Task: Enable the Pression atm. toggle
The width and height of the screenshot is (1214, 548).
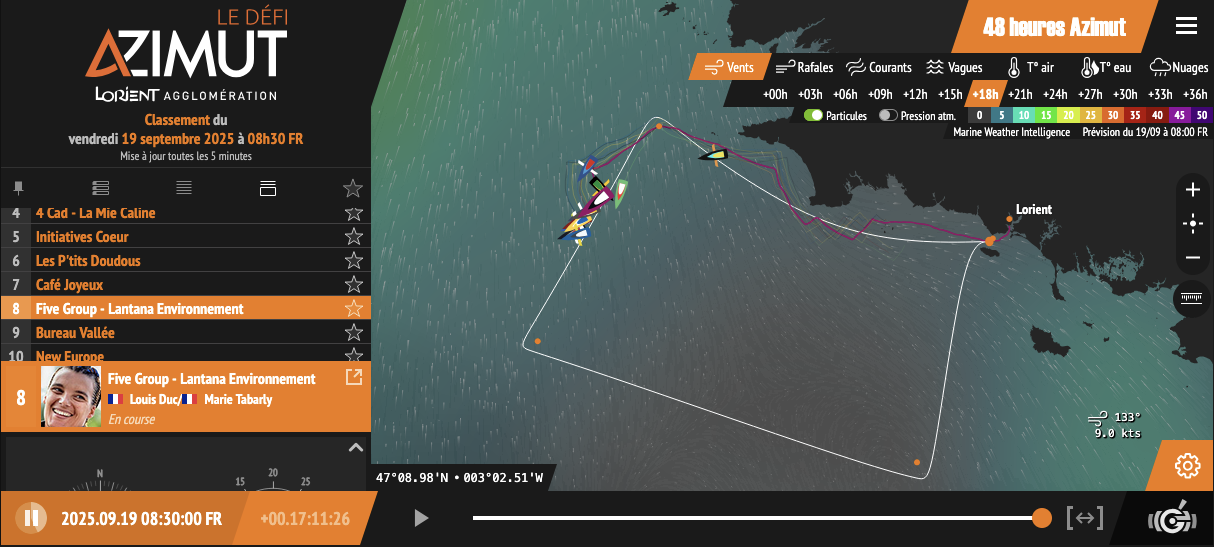Action: [x=888, y=116]
